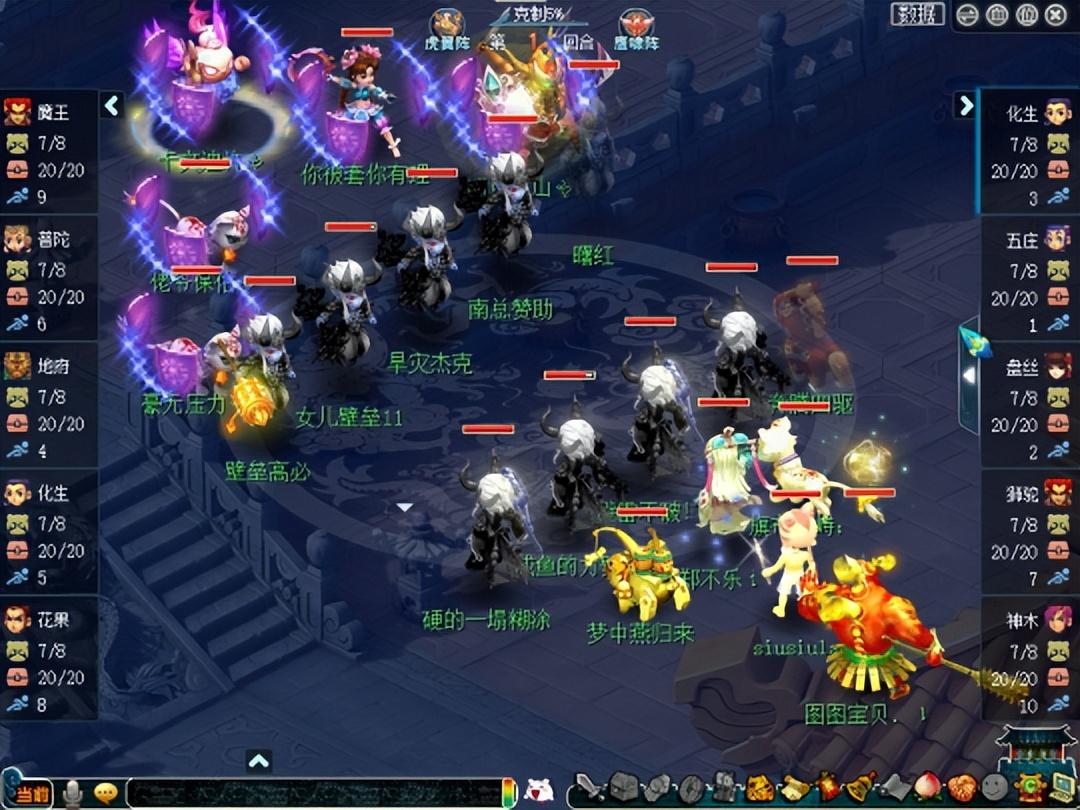Screen dimensions: 1080x810
Task: Close the game with the X button
Action: click(1056, 14)
